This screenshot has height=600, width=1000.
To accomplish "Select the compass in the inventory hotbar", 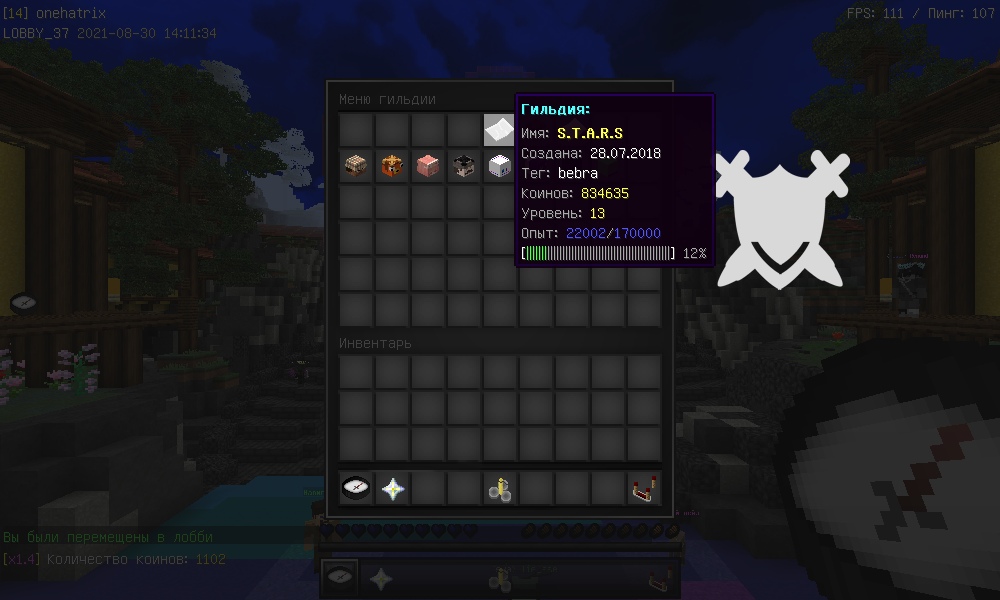I will (x=357, y=488).
